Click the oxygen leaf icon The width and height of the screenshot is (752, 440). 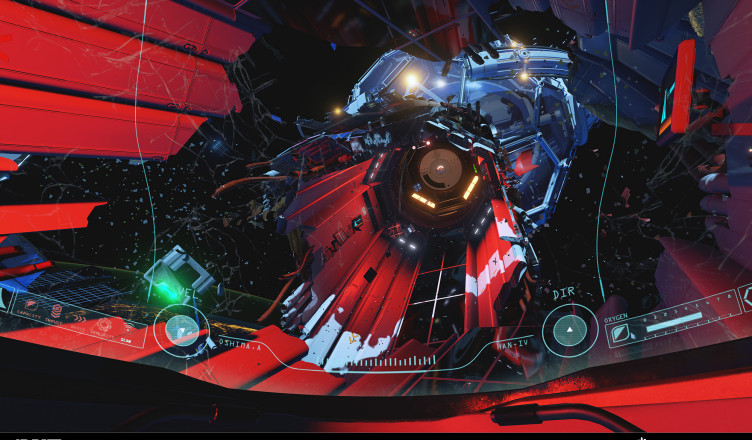[x=620, y=334]
